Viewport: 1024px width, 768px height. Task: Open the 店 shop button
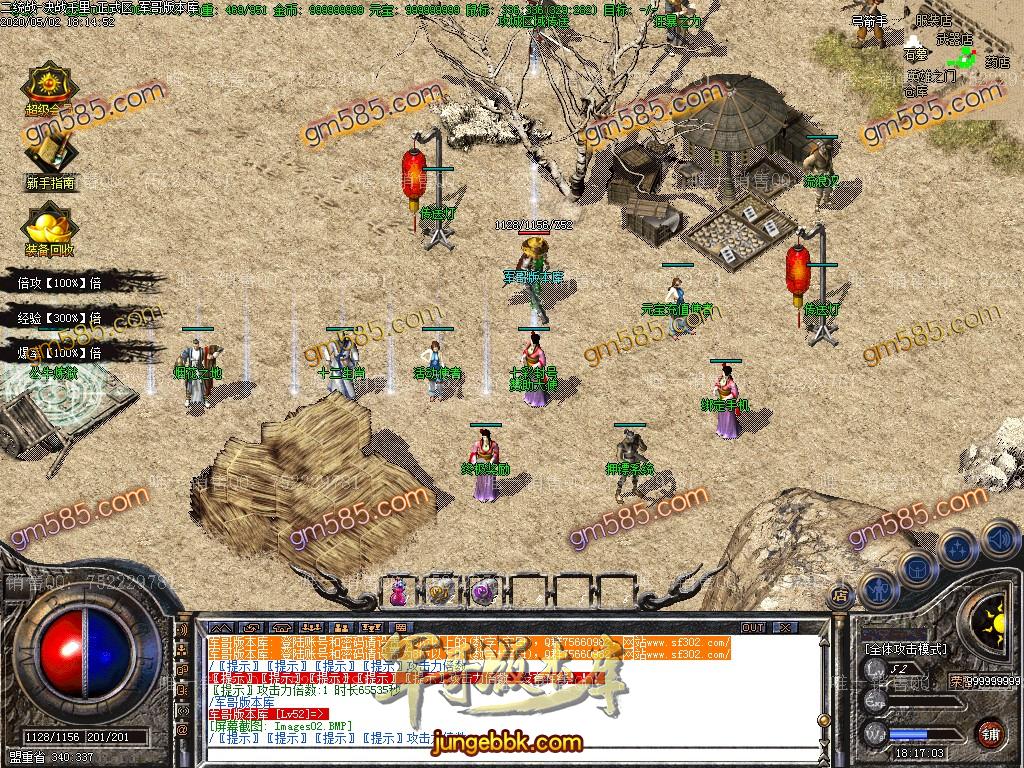coord(841,596)
